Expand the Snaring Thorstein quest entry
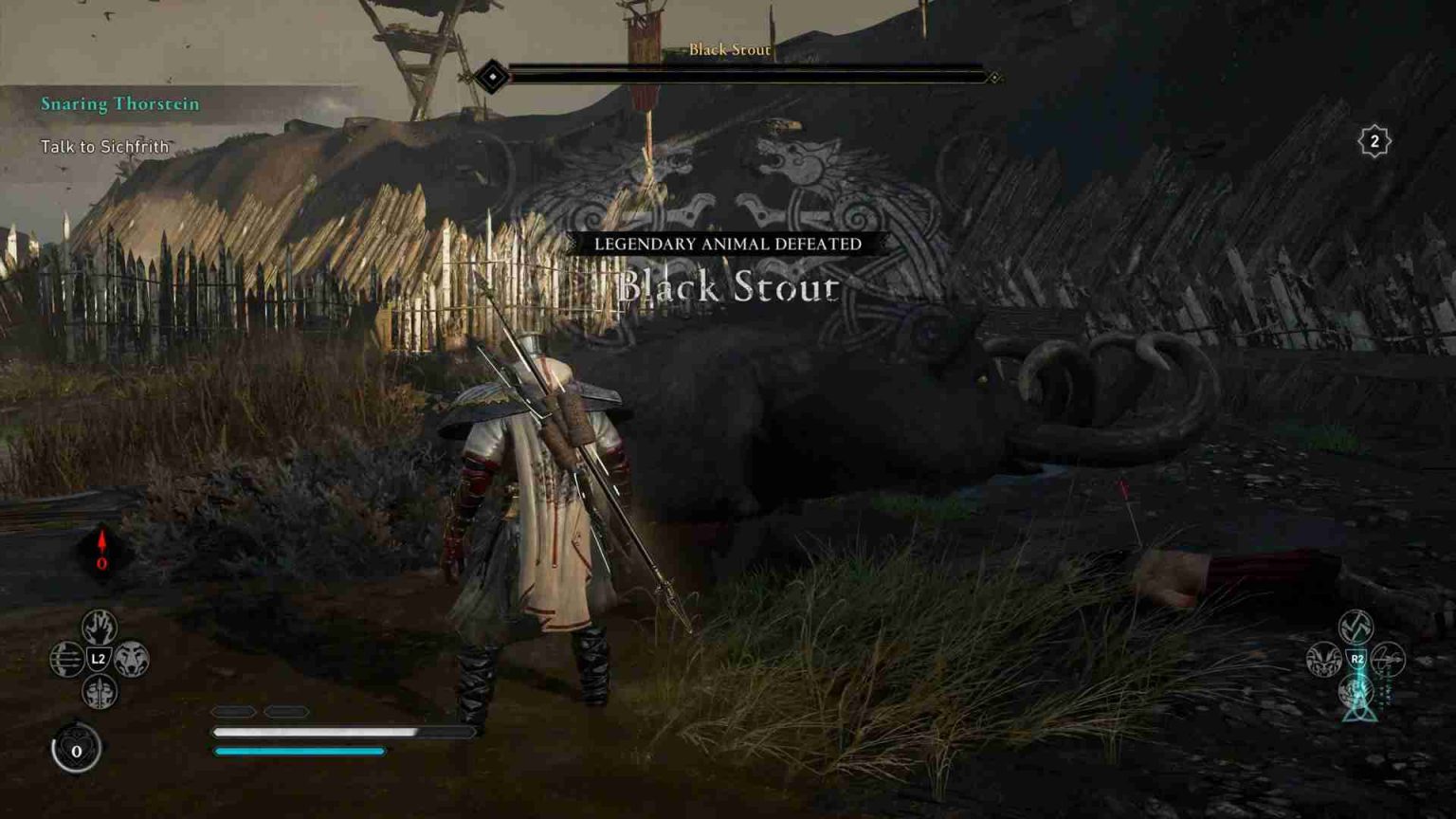The image size is (1456, 819). tap(118, 104)
